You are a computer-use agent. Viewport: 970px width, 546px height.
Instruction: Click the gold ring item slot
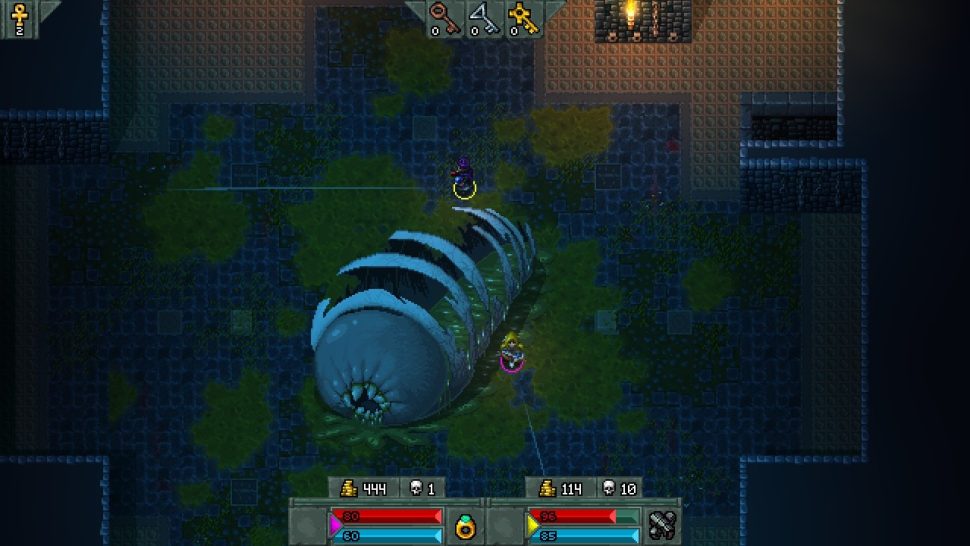465,524
